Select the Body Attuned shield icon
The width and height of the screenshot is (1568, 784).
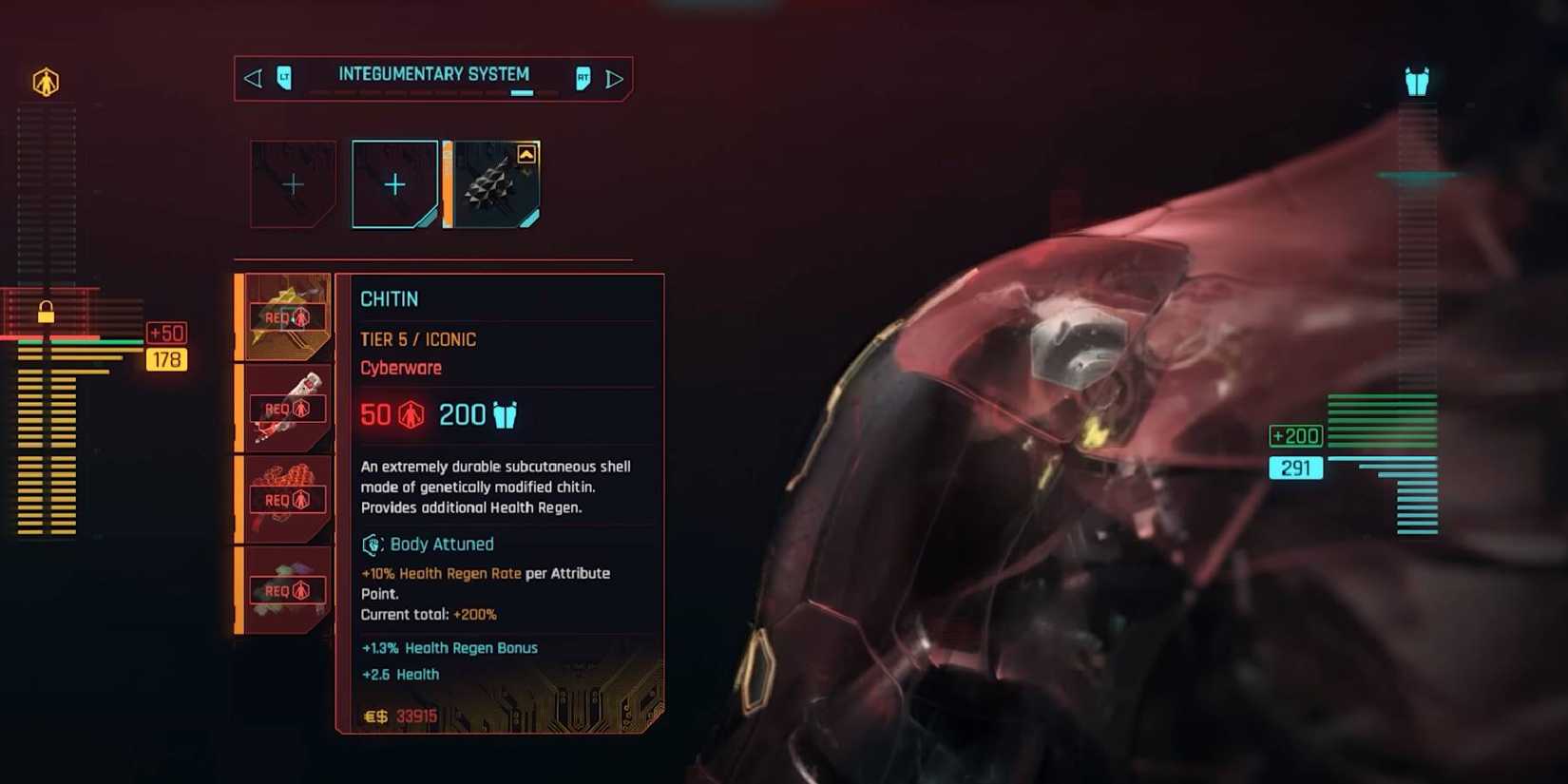pos(372,545)
